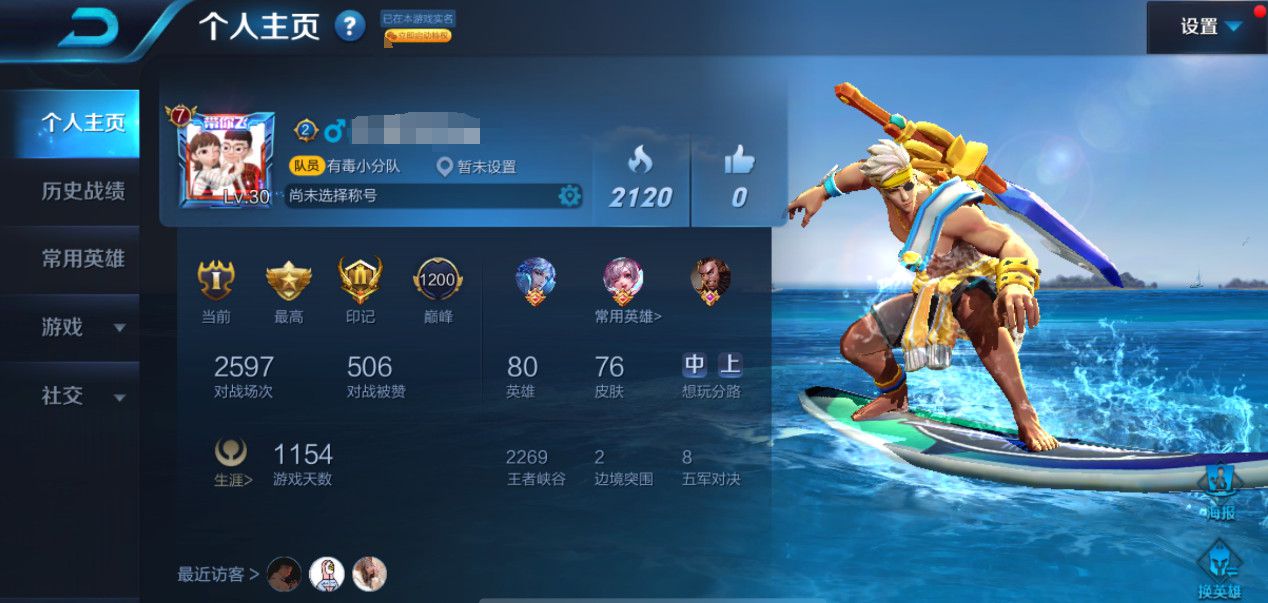This screenshot has height=603, width=1268.
Task: Open title settings gear icon
Action: (569, 196)
